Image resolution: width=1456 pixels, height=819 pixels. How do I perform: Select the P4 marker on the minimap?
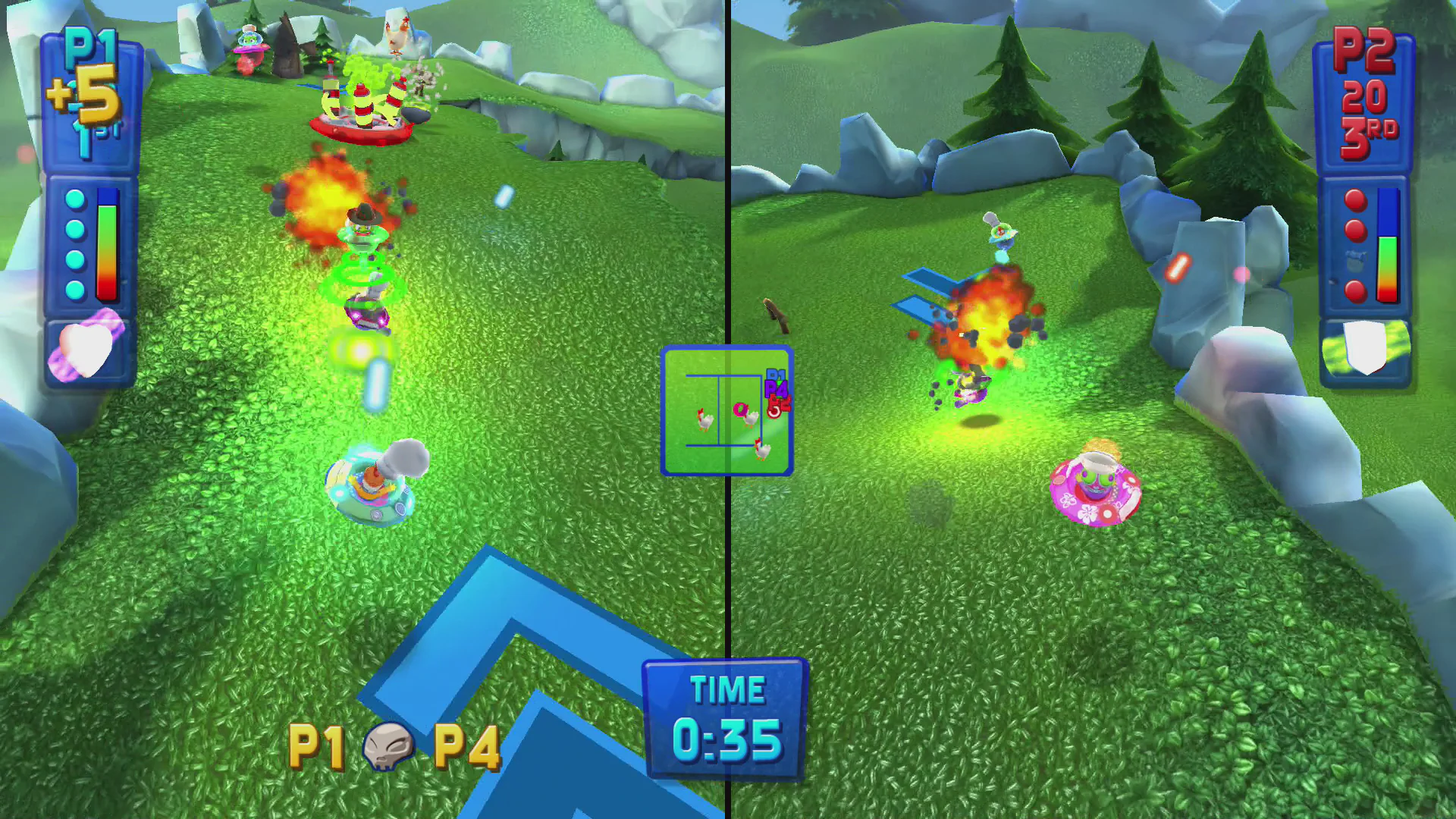tap(777, 389)
